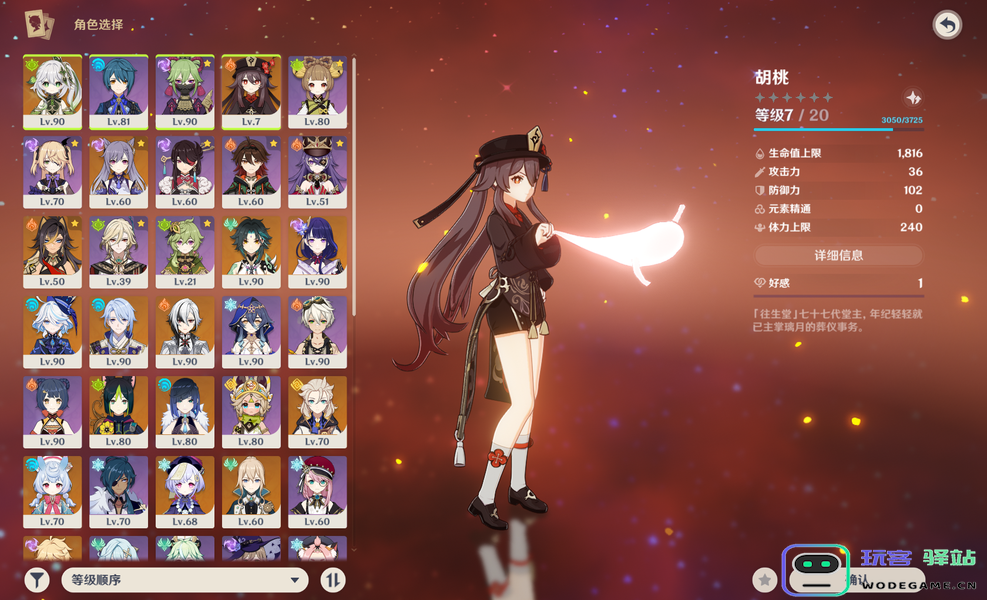The width and height of the screenshot is (987, 600).
Task: Select Nahida, the white-haired Lv.90 portrait
Action: [x=52, y=90]
